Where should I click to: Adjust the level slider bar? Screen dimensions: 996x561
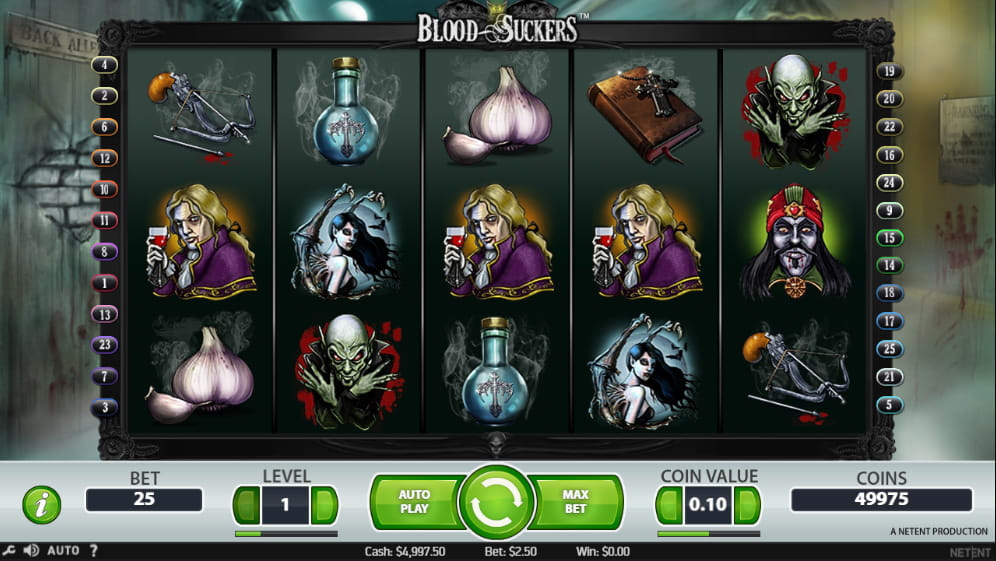[x=285, y=534]
